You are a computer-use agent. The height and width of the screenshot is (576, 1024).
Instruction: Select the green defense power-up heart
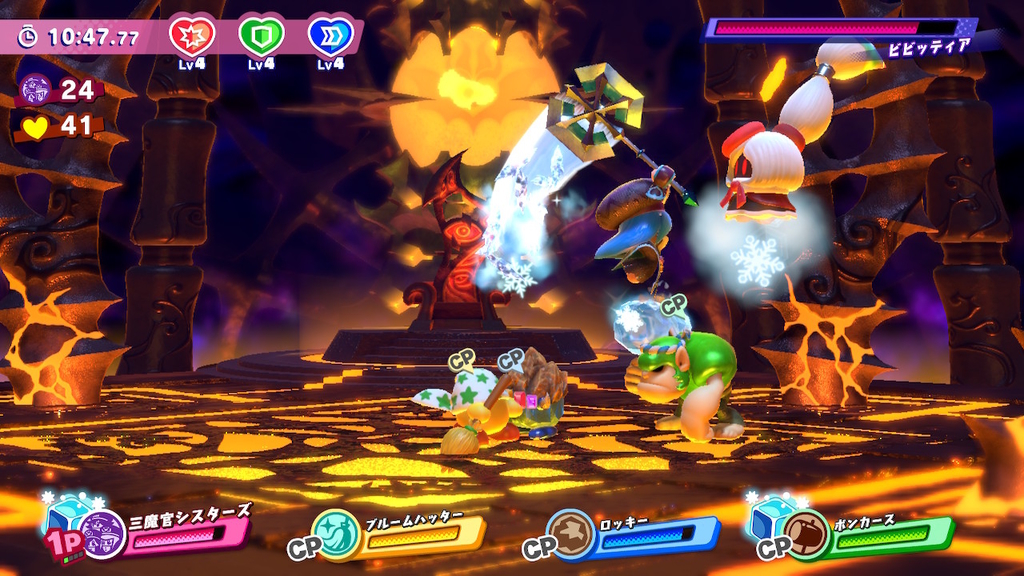pyautogui.click(x=261, y=36)
